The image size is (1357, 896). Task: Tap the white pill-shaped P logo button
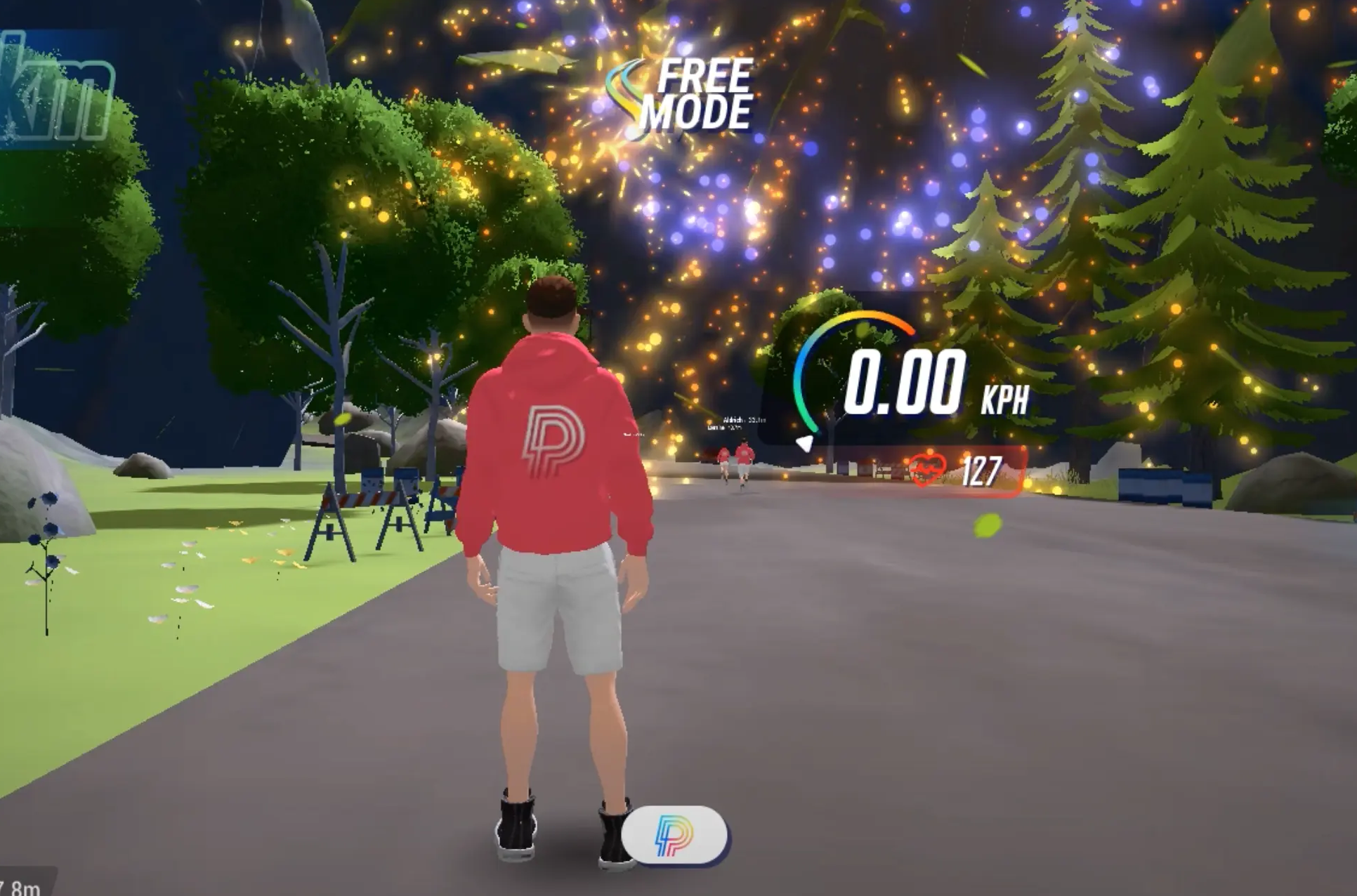click(x=674, y=836)
